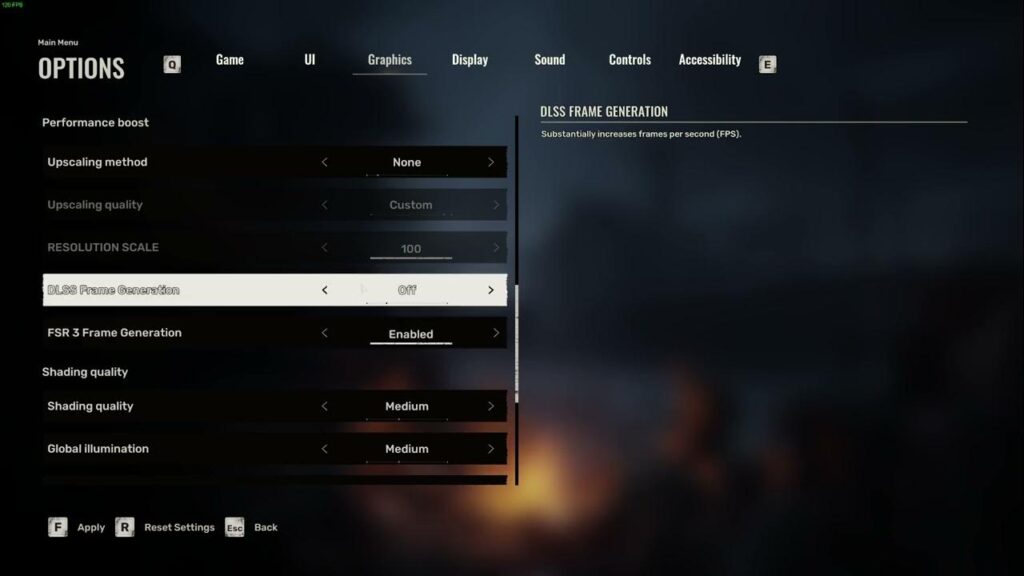Click right arrow on Upscaling method
Image resolution: width=1024 pixels, height=576 pixels.
tap(491, 162)
